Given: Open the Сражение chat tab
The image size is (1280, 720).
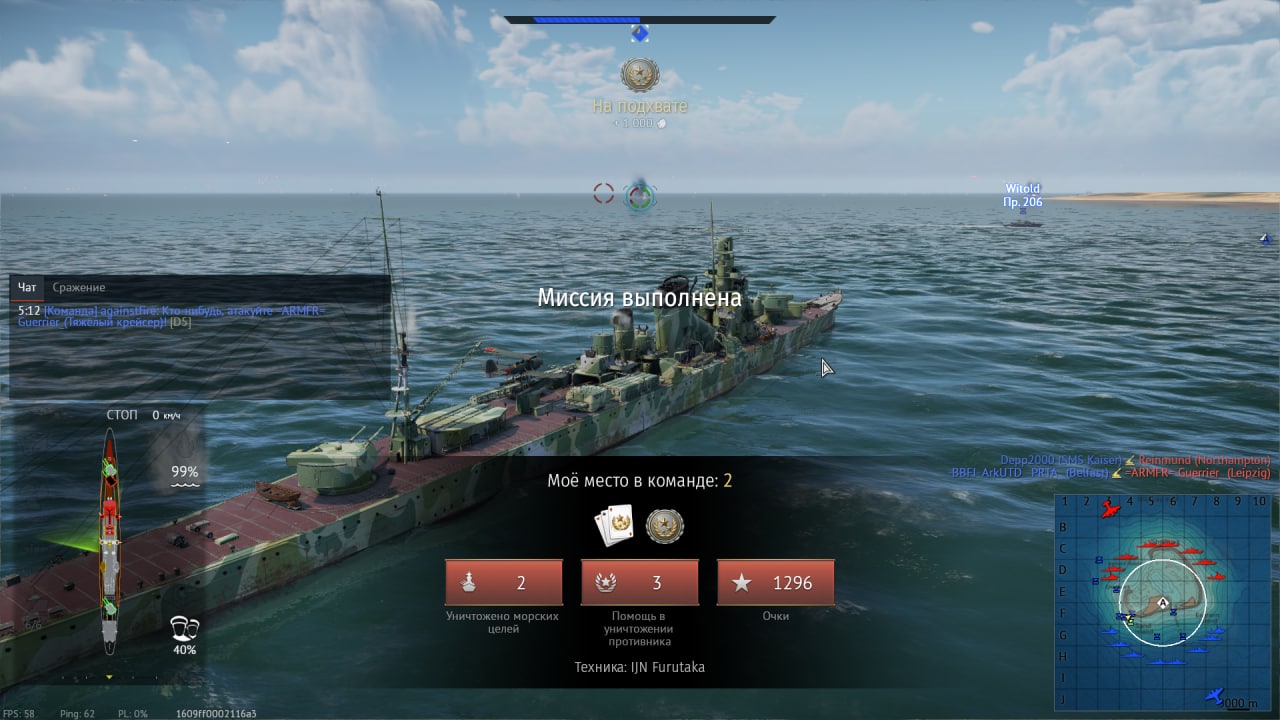Looking at the screenshot, I should [x=79, y=288].
